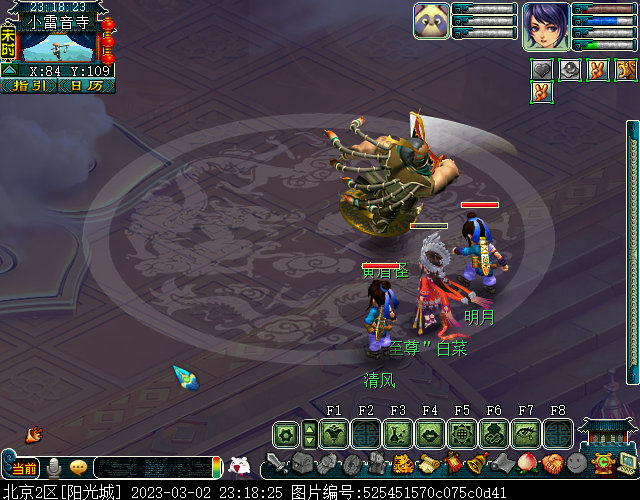
Task: Switch the hotbar page with the arrows
Action: 310,433
